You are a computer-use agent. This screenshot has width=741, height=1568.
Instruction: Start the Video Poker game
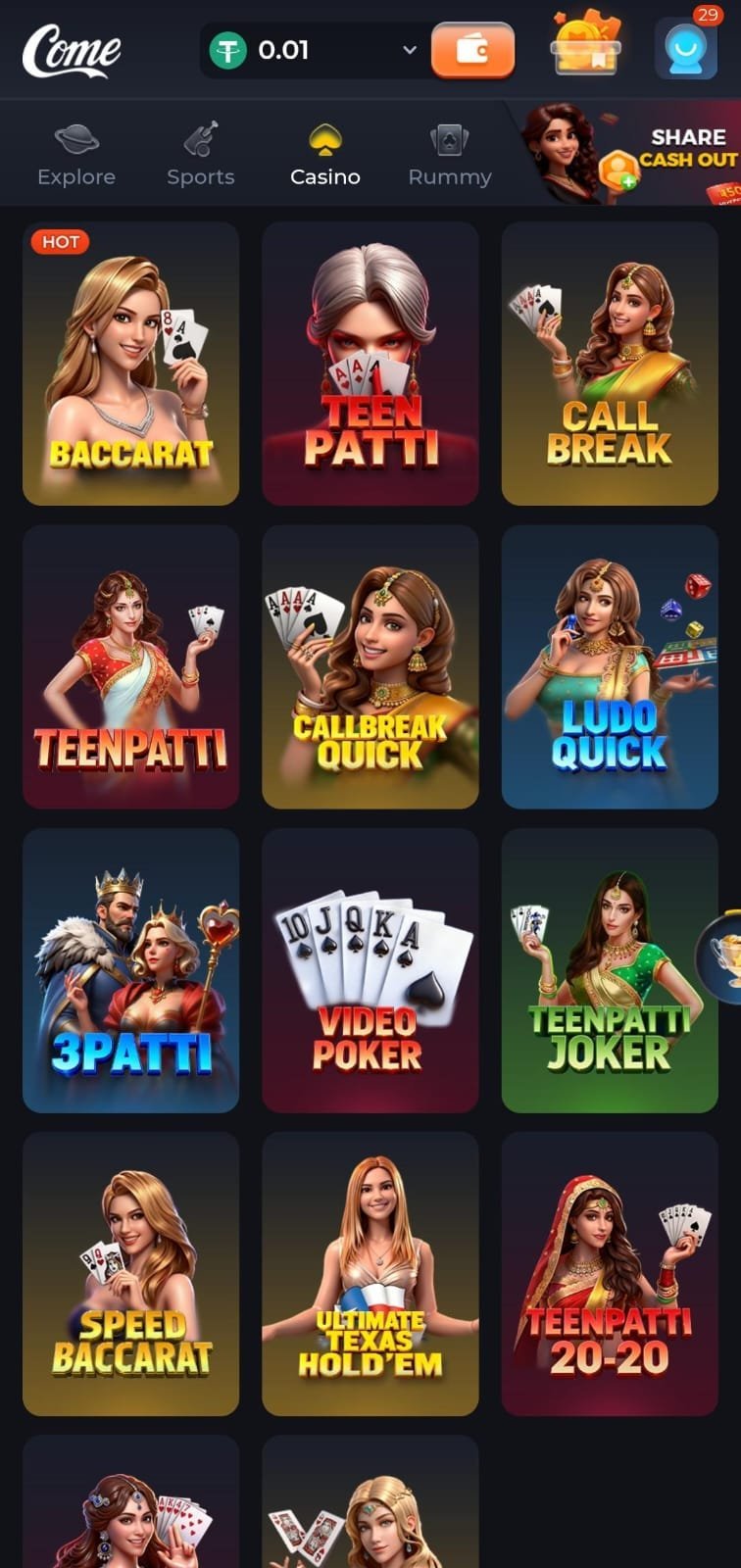370,971
